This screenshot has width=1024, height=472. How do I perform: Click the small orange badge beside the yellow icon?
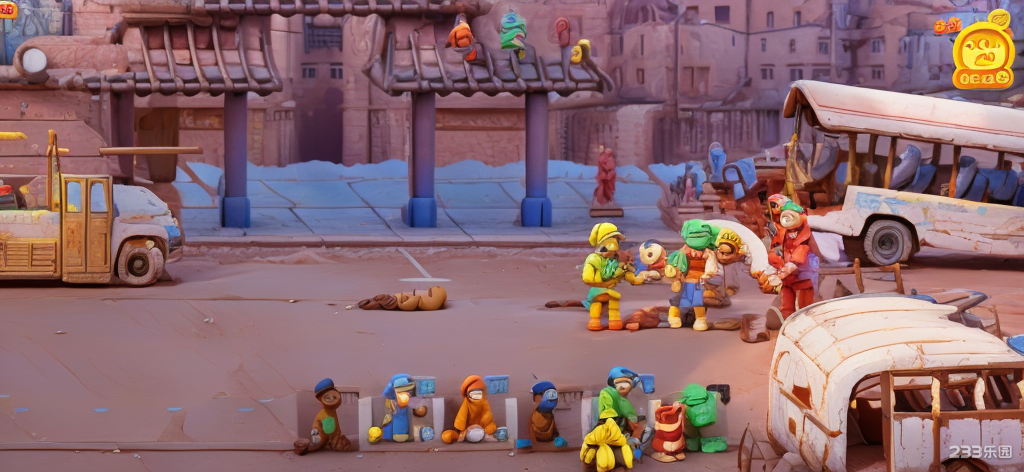click(946, 26)
